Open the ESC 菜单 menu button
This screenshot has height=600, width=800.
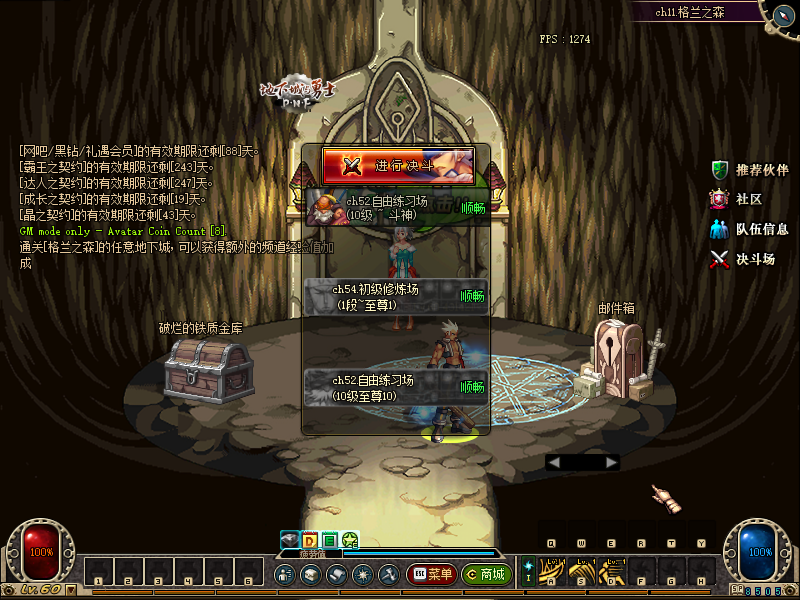[432, 574]
